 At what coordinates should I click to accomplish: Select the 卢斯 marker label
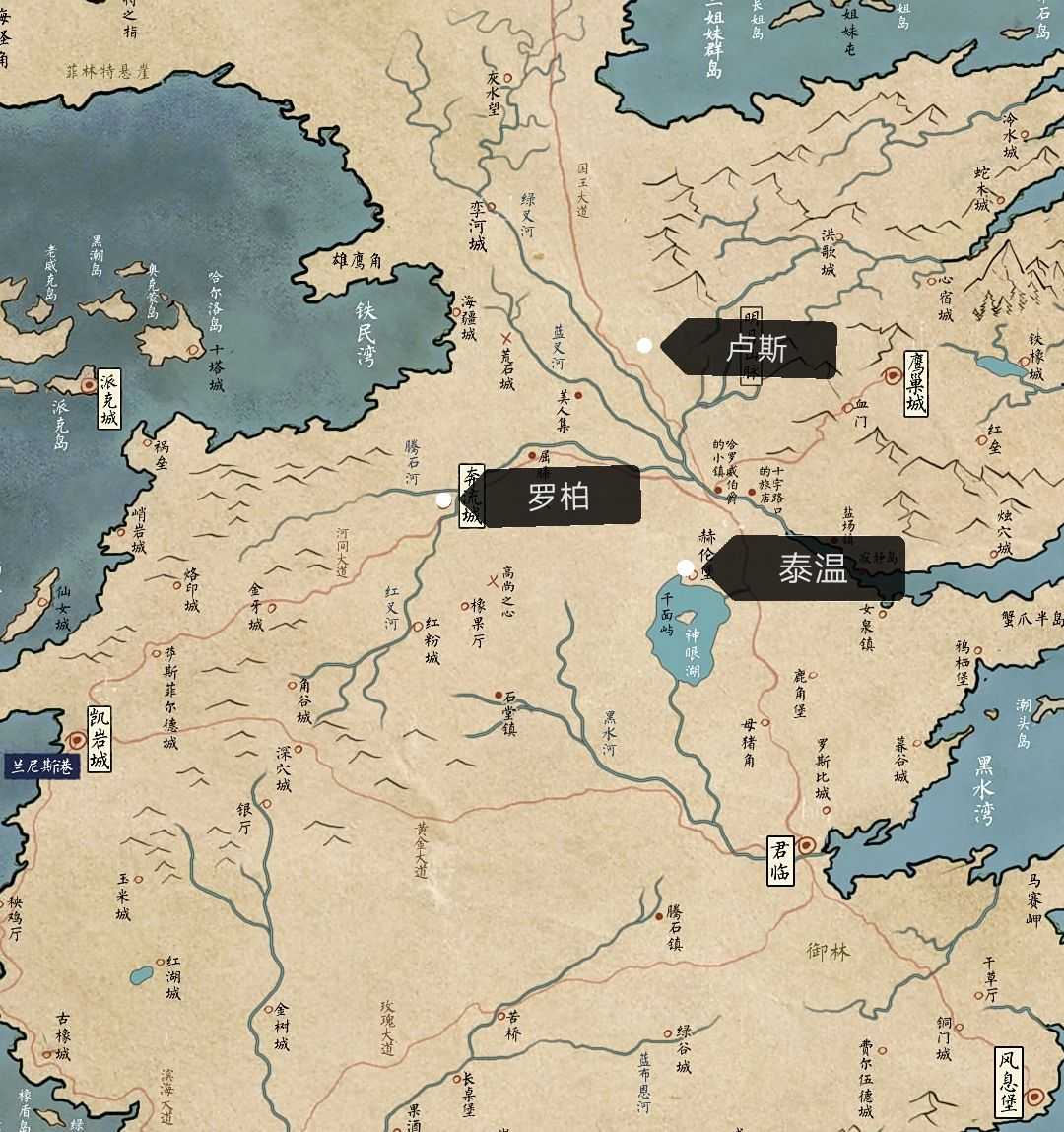click(756, 349)
